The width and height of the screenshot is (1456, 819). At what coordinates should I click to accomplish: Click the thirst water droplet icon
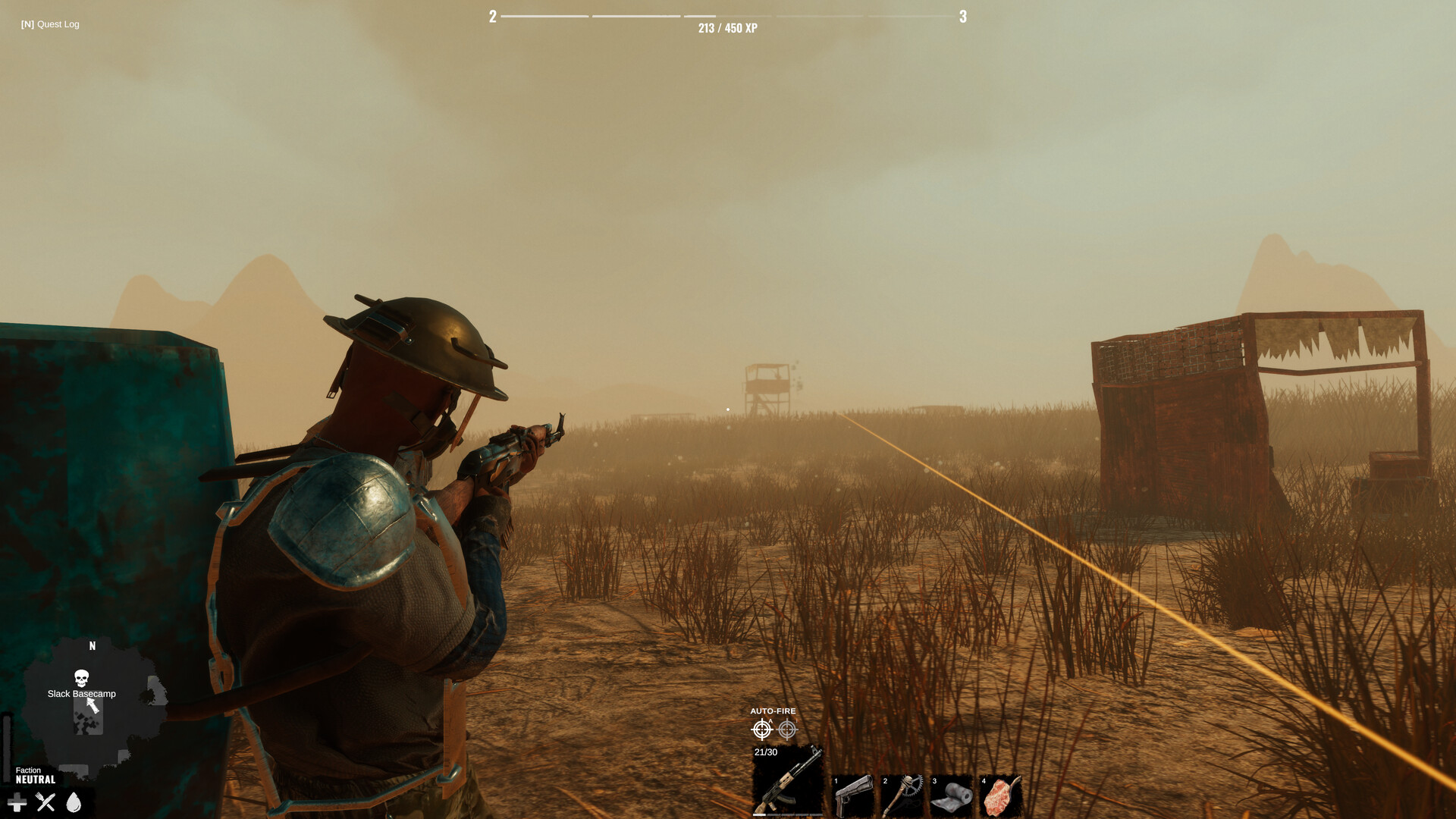74,801
